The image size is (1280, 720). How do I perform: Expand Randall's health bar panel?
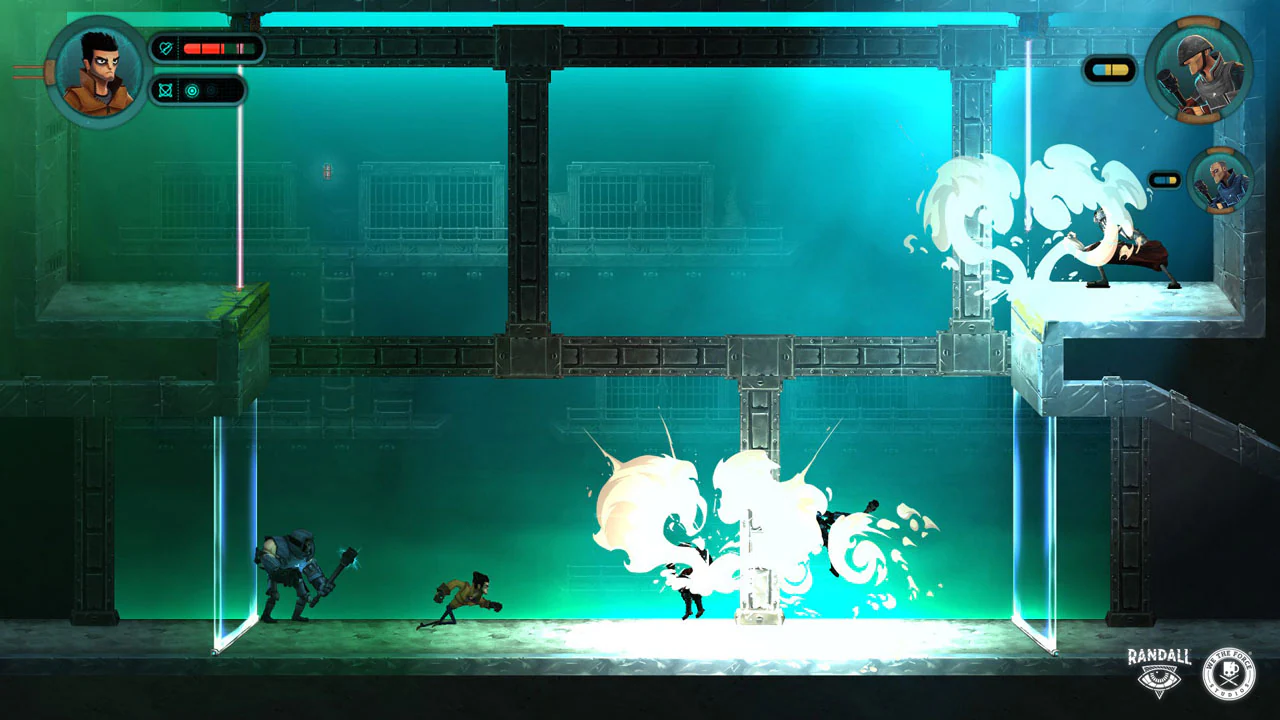pyautogui.click(x=208, y=48)
